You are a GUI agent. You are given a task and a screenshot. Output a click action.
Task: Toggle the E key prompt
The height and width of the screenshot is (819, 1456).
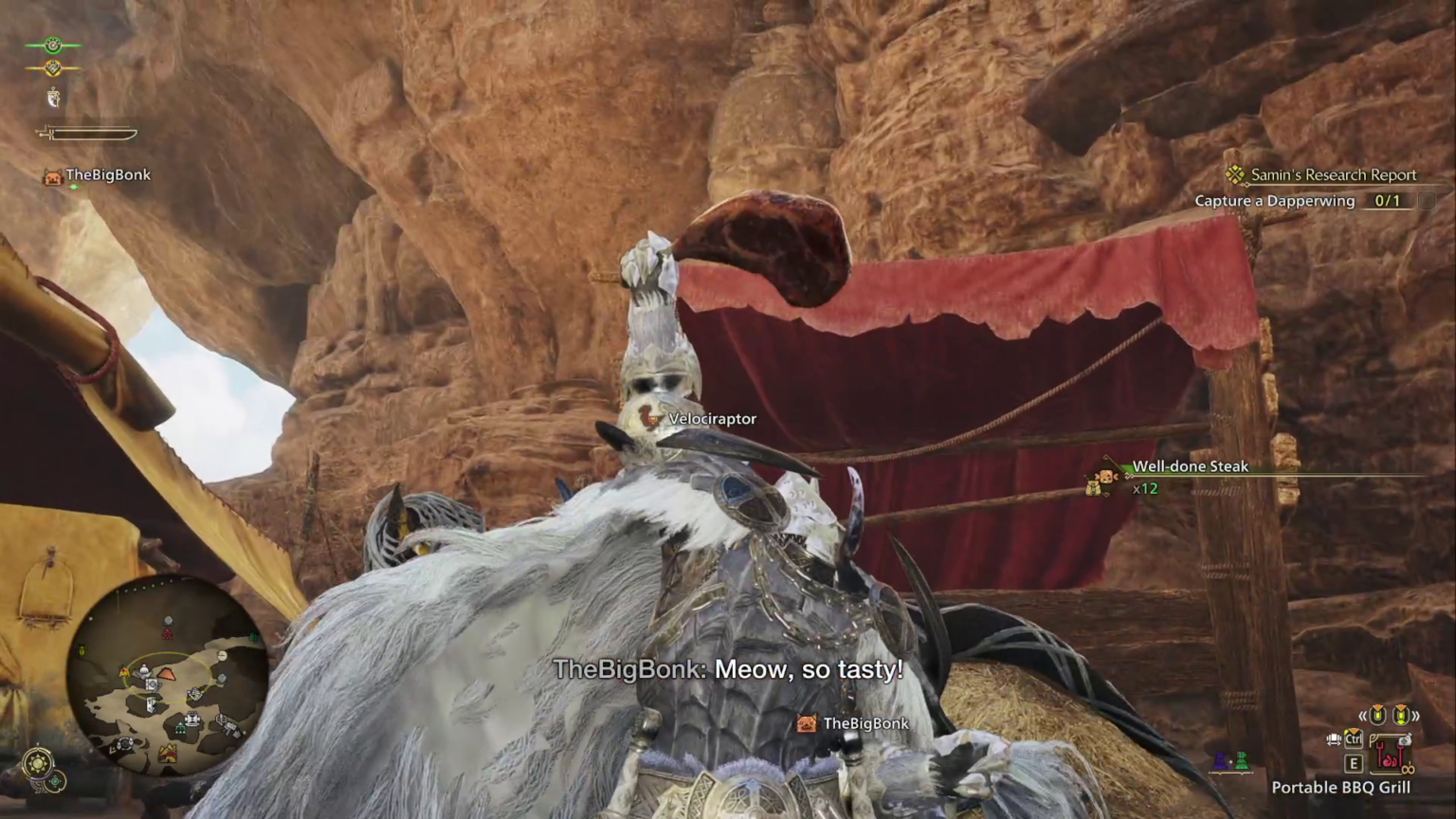coord(1353,764)
